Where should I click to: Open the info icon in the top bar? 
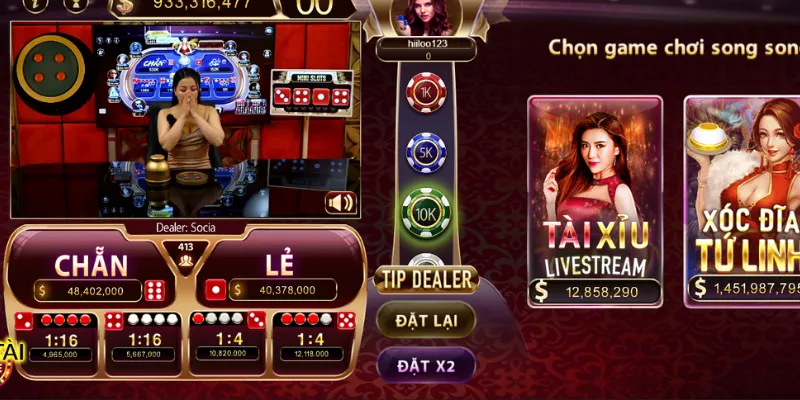(x=74, y=4)
